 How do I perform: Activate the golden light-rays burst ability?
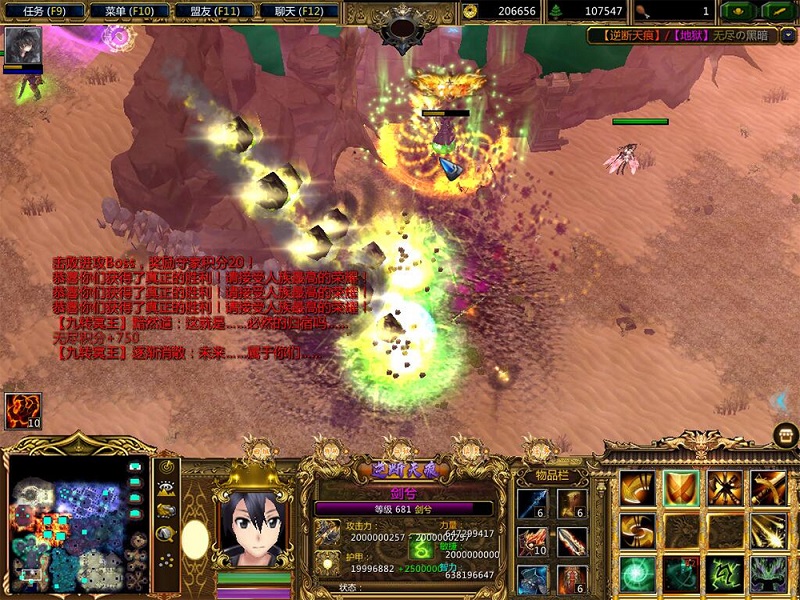click(x=768, y=531)
